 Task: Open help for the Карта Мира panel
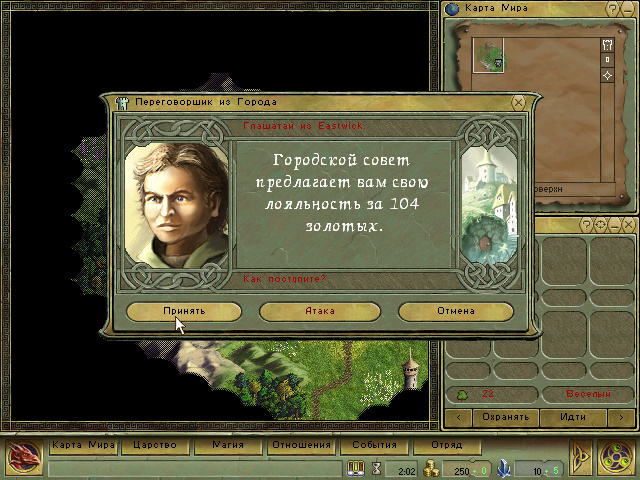pos(612,9)
